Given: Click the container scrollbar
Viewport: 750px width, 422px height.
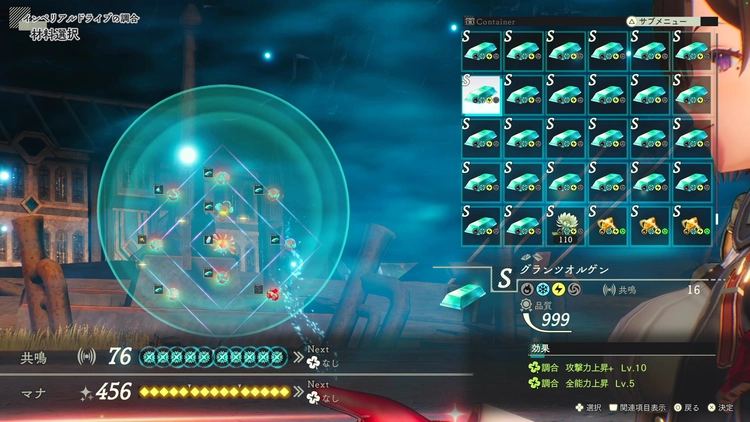Looking at the screenshot, I should point(715,218).
